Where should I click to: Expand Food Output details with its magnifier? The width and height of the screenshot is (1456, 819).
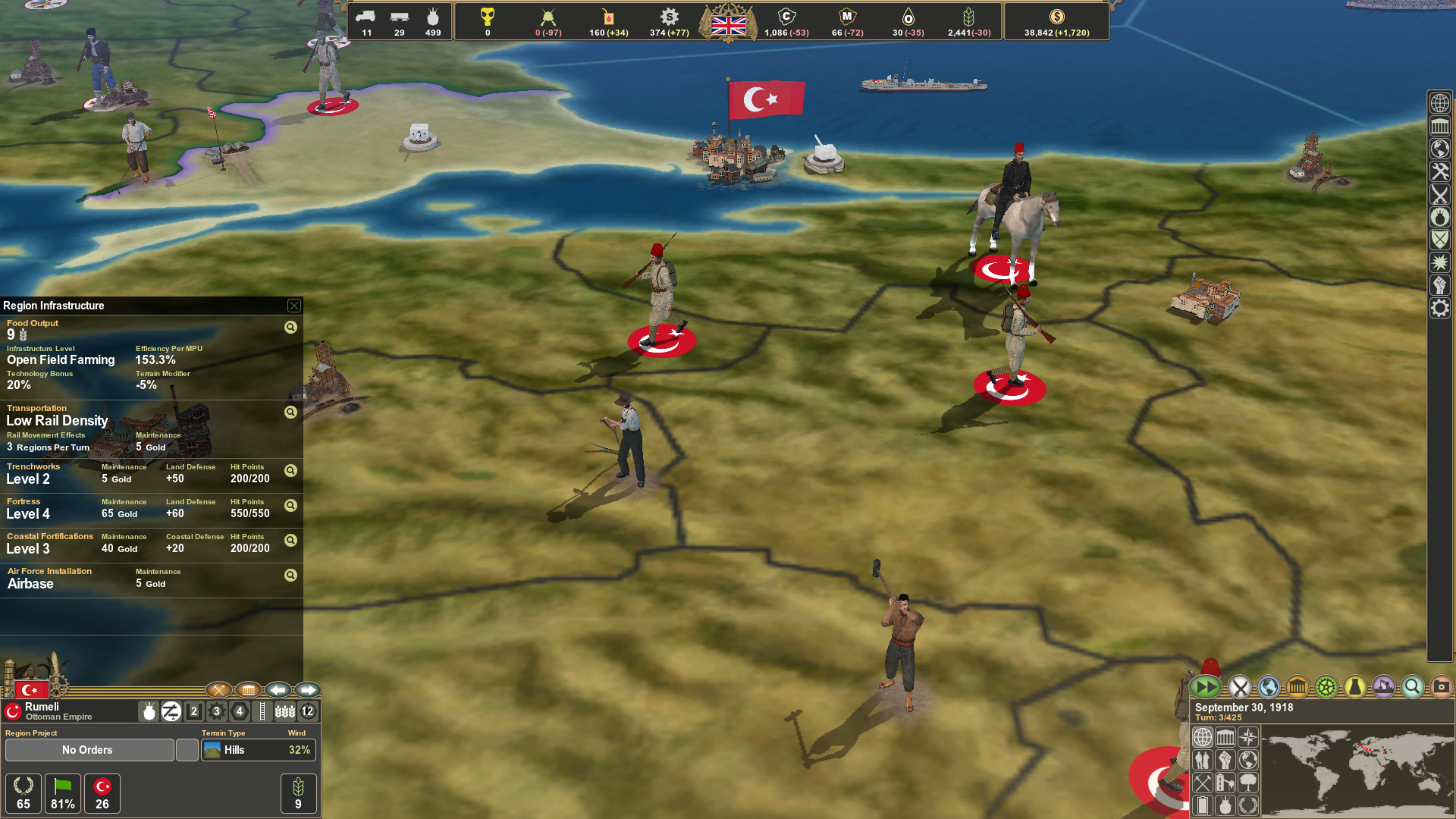click(290, 328)
